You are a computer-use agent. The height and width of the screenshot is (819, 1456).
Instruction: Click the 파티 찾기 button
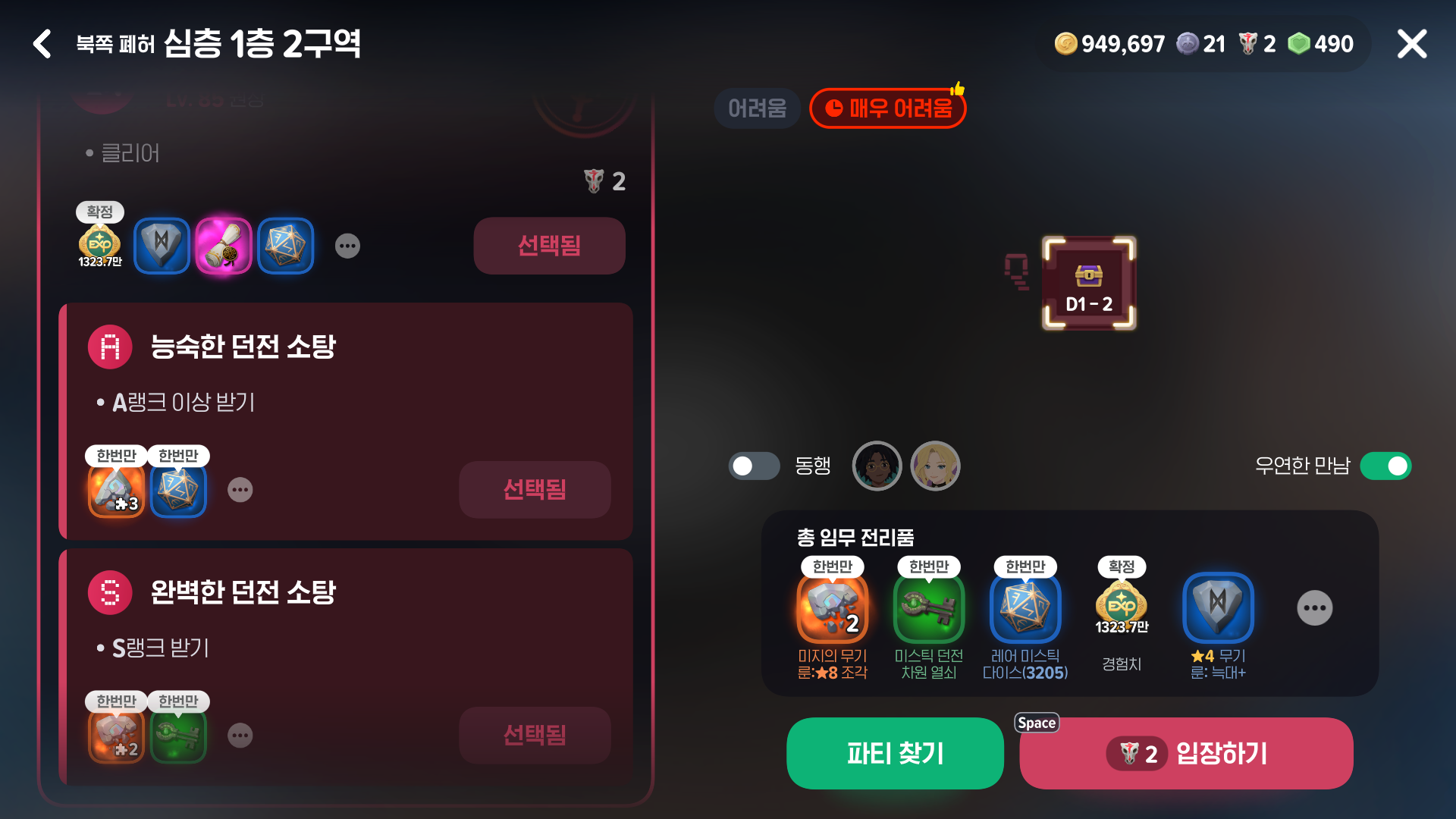point(895,753)
